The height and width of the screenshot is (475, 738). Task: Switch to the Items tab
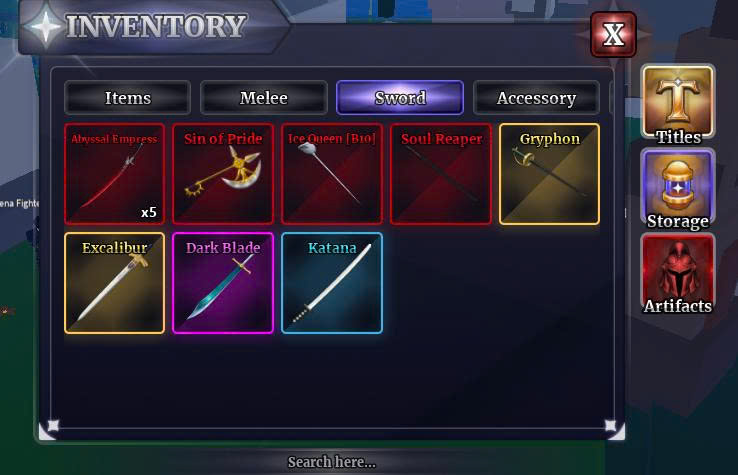tap(128, 98)
